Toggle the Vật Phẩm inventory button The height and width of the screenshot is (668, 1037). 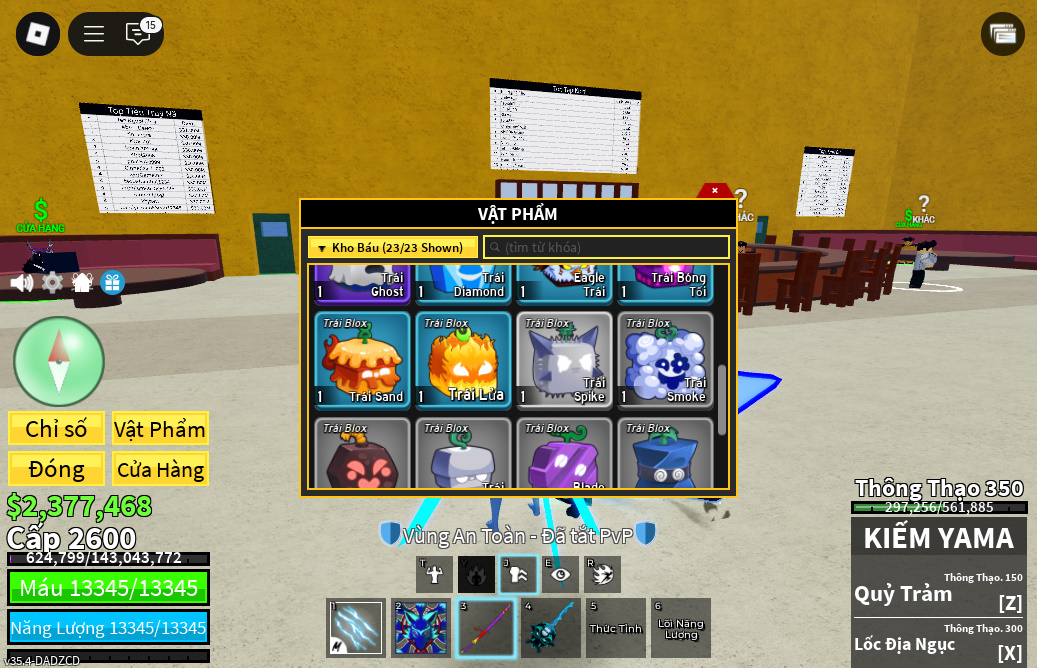coord(160,429)
